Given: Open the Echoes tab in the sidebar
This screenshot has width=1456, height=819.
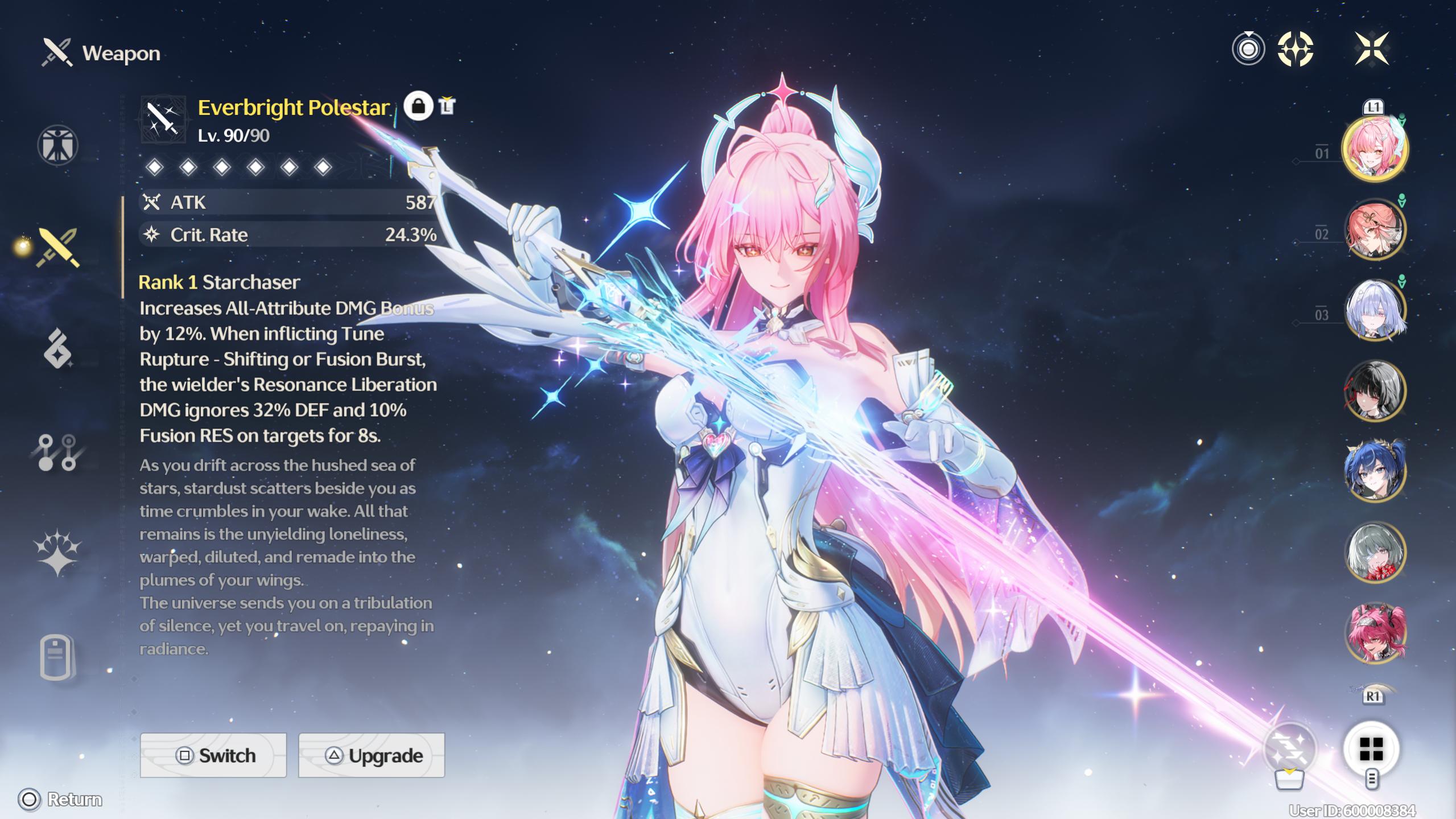Looking at the screenshot, I should coord(57,348).
